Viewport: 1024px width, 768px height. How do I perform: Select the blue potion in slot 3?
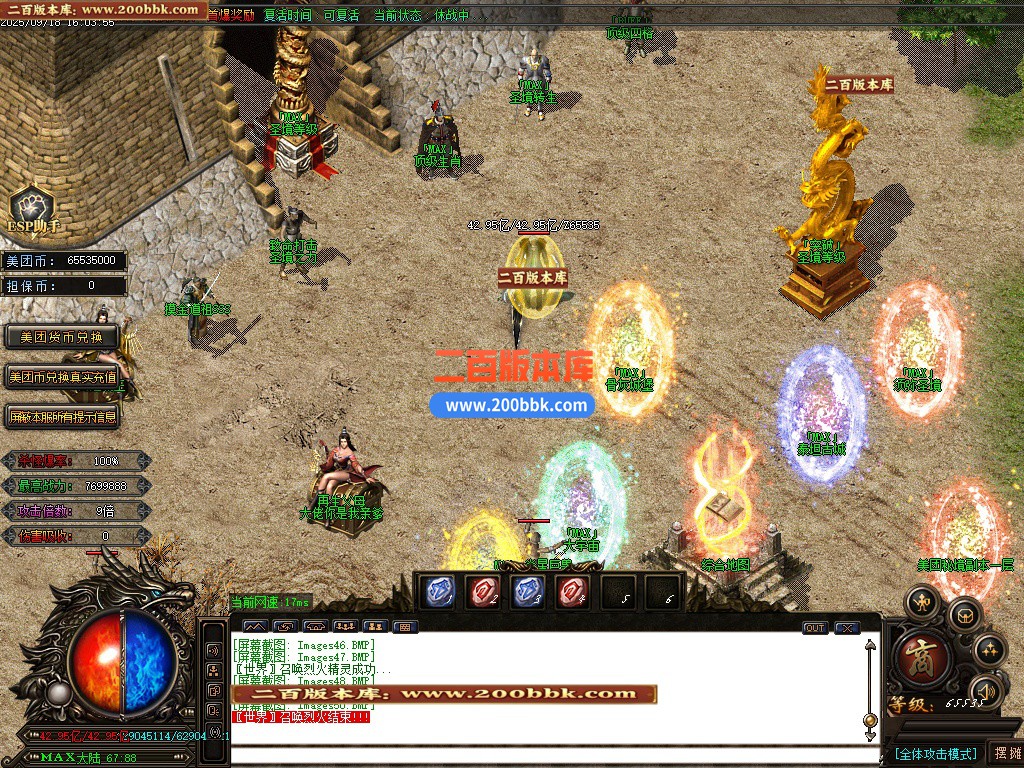(x=529, y=592)
